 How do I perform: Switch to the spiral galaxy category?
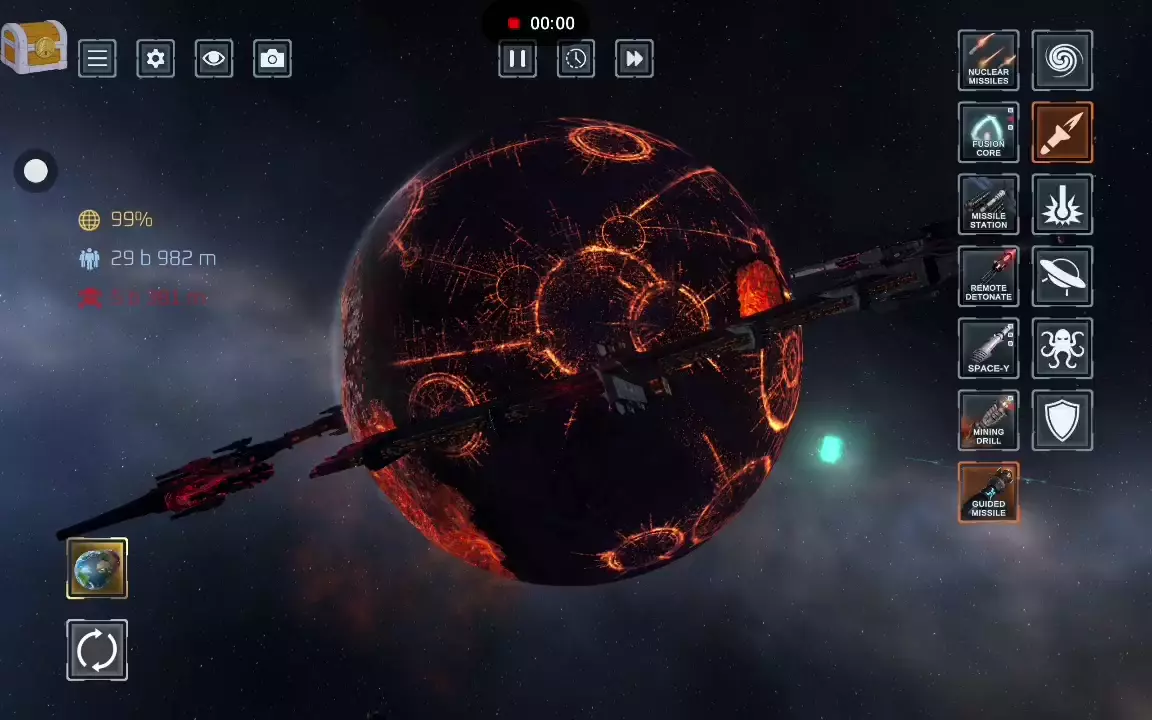point(1062,60)
